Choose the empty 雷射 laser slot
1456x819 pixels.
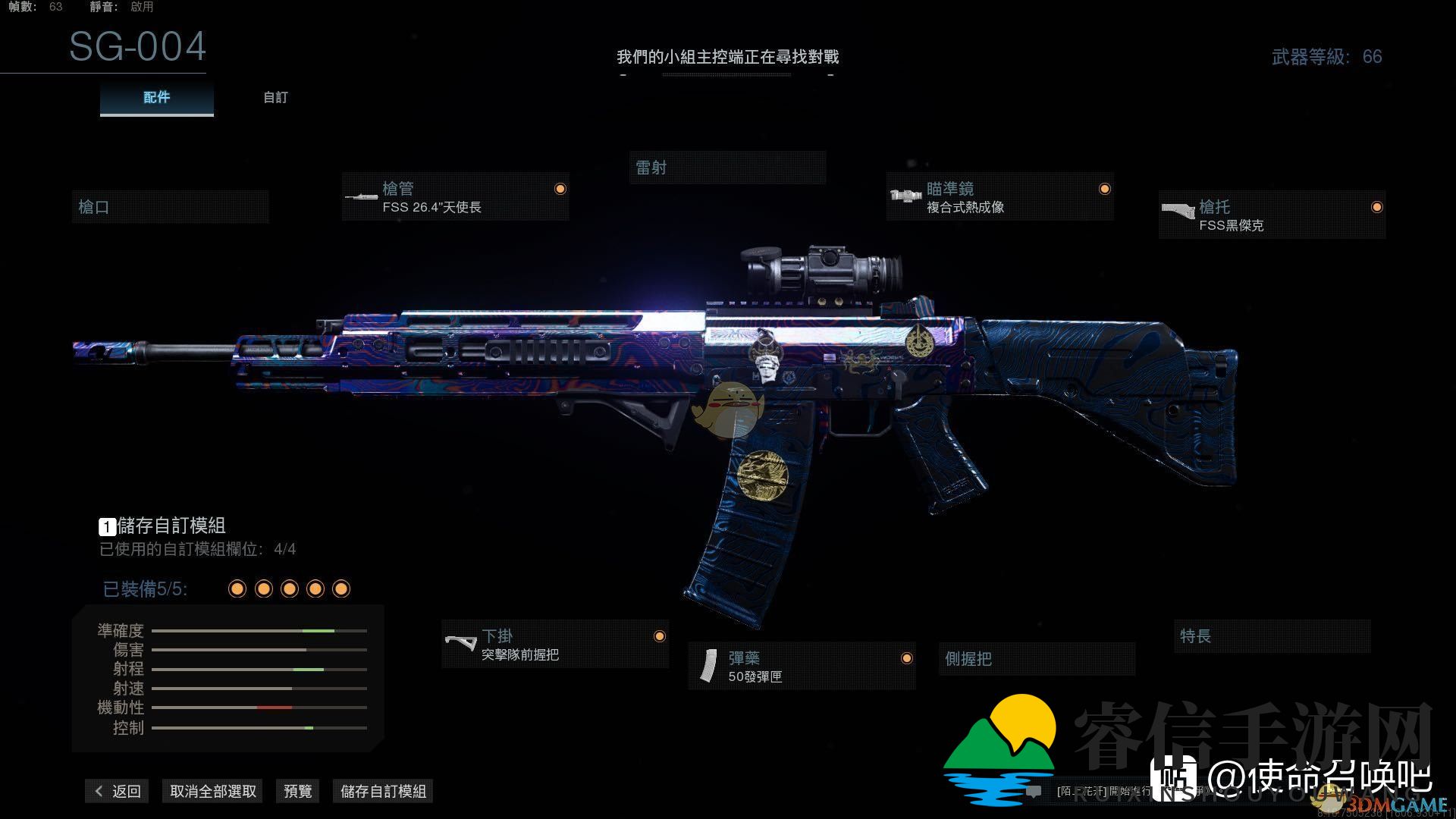click(727, 168)
